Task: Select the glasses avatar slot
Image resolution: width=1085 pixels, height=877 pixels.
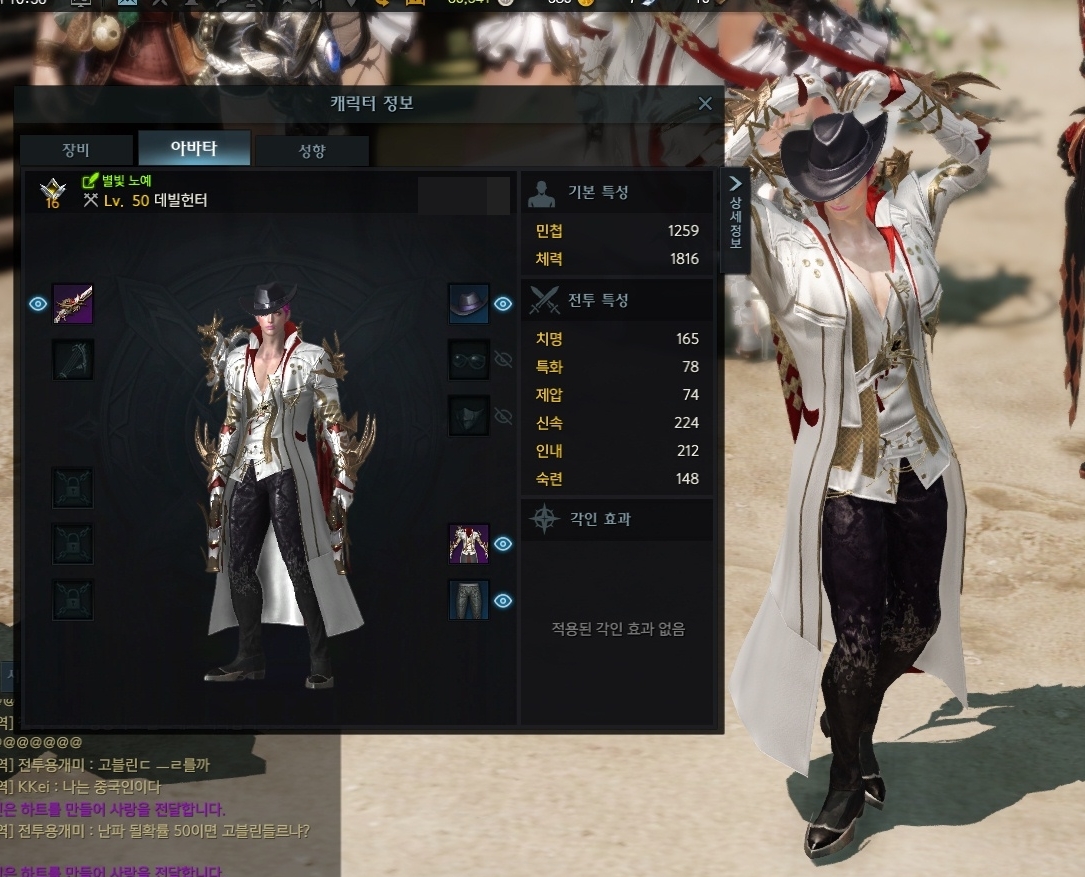Action: pos(468,360)
